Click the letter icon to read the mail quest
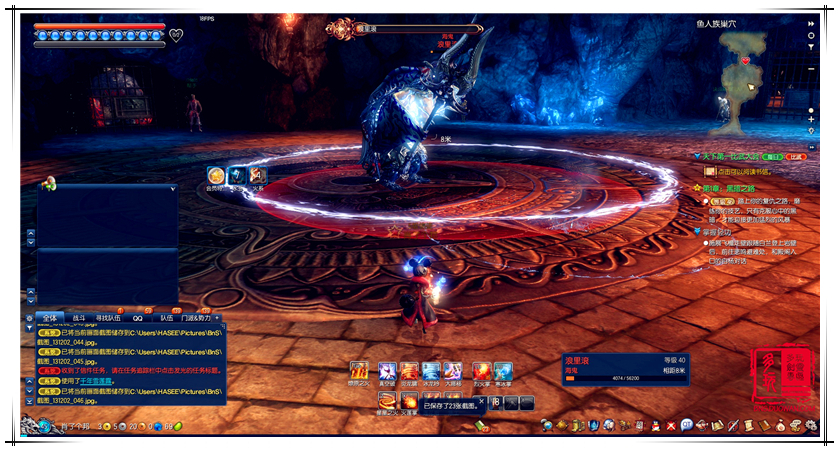 (x=710, y=171)
